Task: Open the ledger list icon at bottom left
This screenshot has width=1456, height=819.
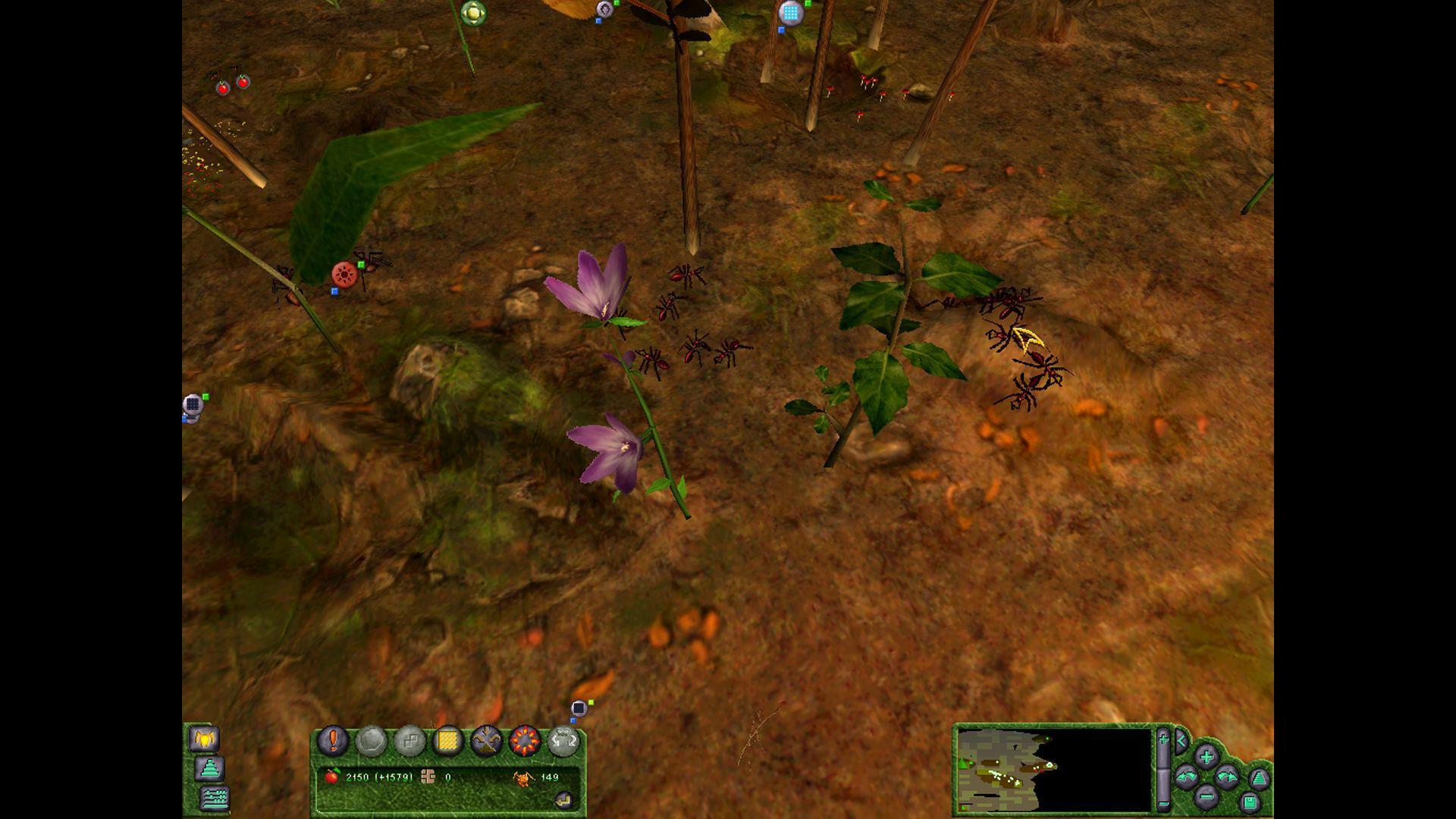Action: (x=215, y=799)
